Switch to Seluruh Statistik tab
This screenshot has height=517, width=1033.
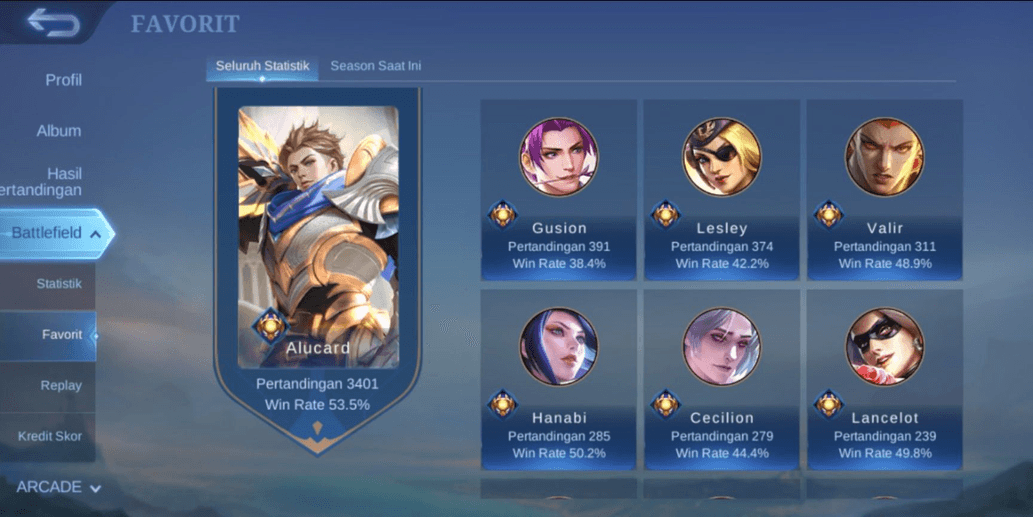coord(262,66)
